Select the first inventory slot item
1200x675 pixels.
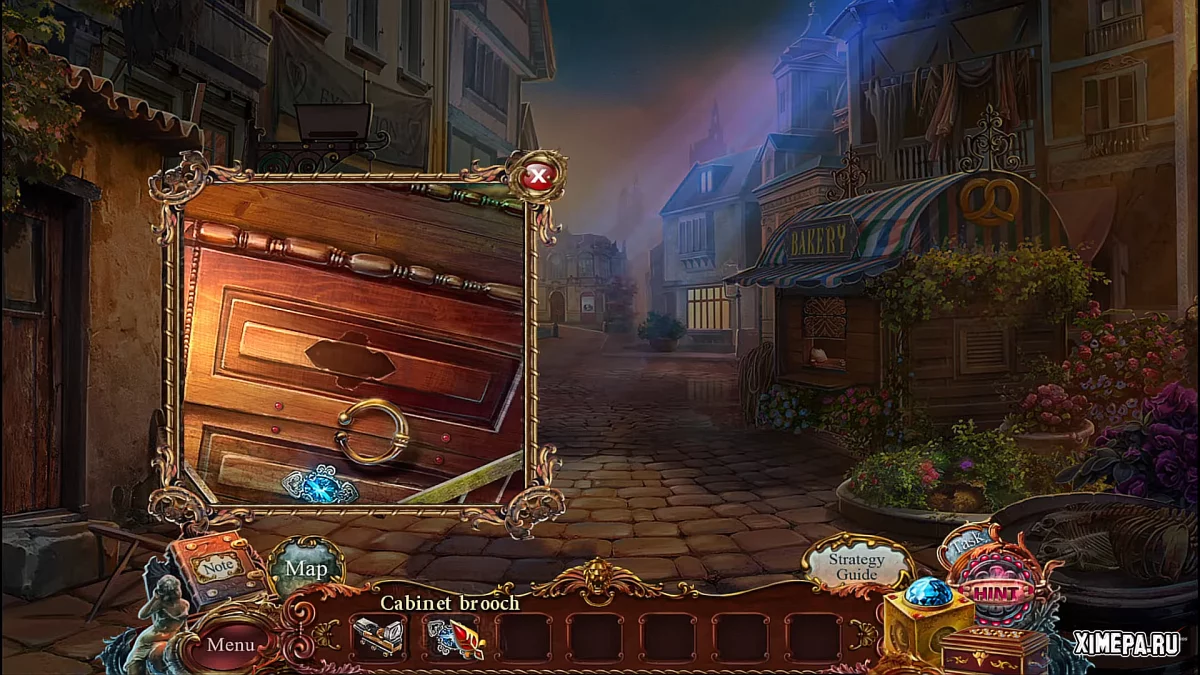378,637
